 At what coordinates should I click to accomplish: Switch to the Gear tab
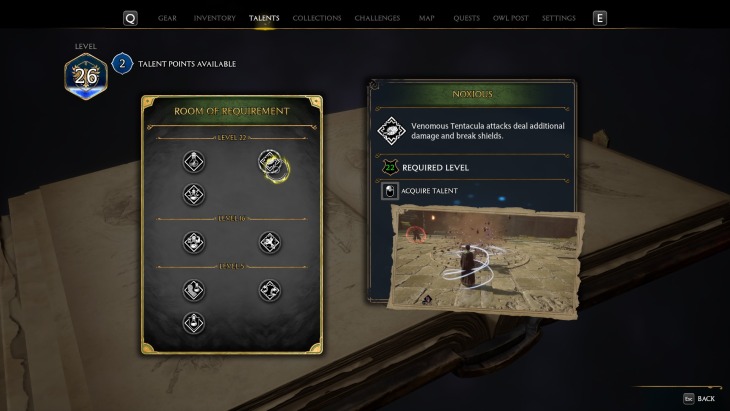click(x=166, y=18)
